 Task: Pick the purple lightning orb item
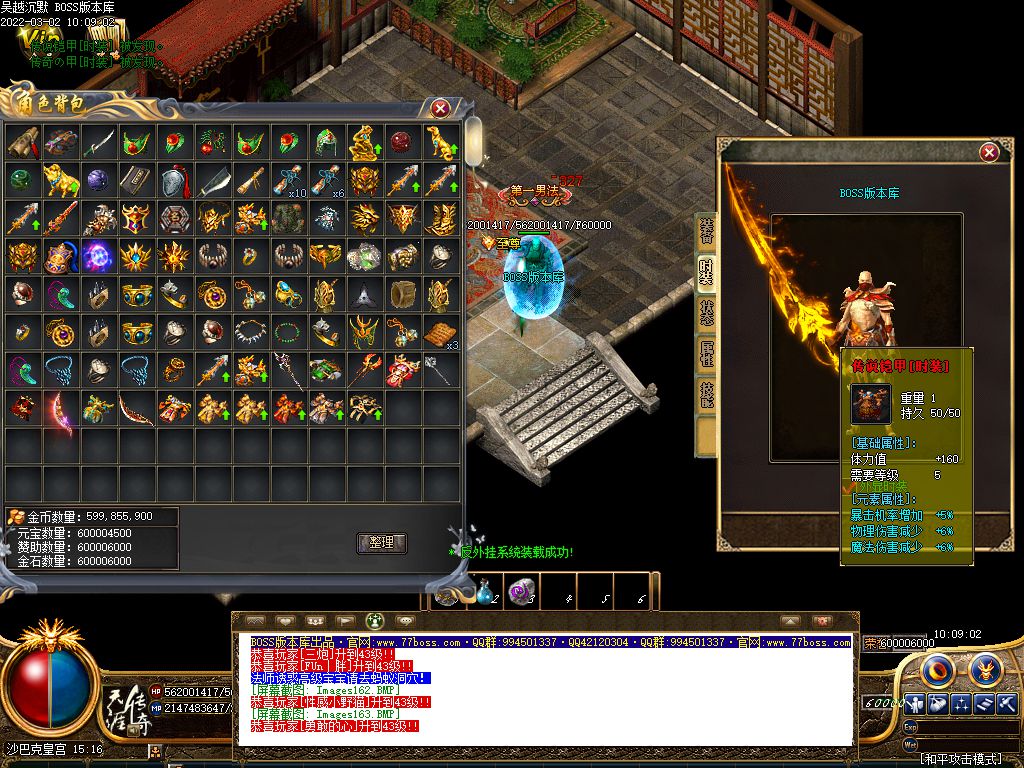[99, 256]
